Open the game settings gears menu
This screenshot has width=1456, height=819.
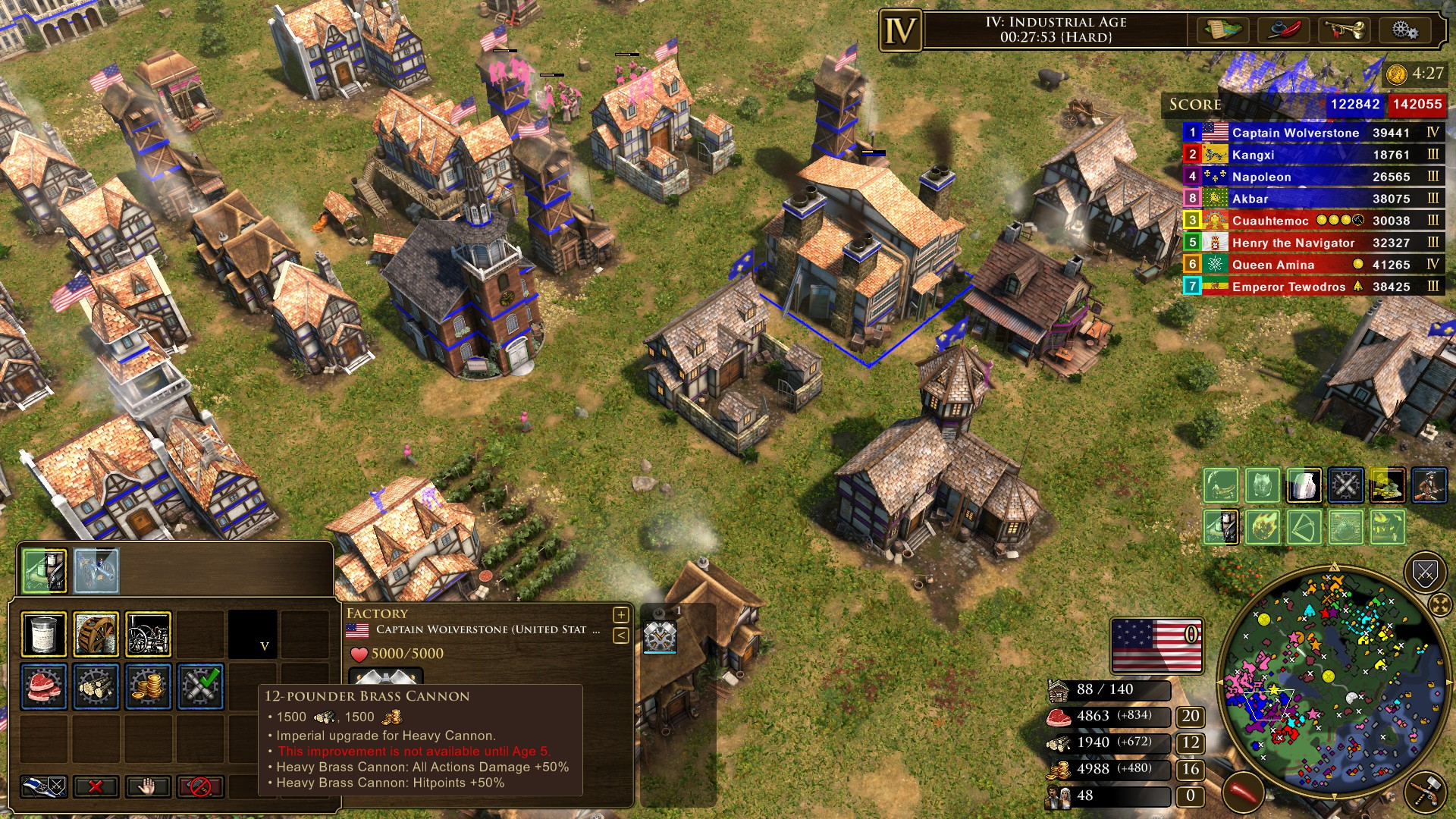click(1404, 30)
